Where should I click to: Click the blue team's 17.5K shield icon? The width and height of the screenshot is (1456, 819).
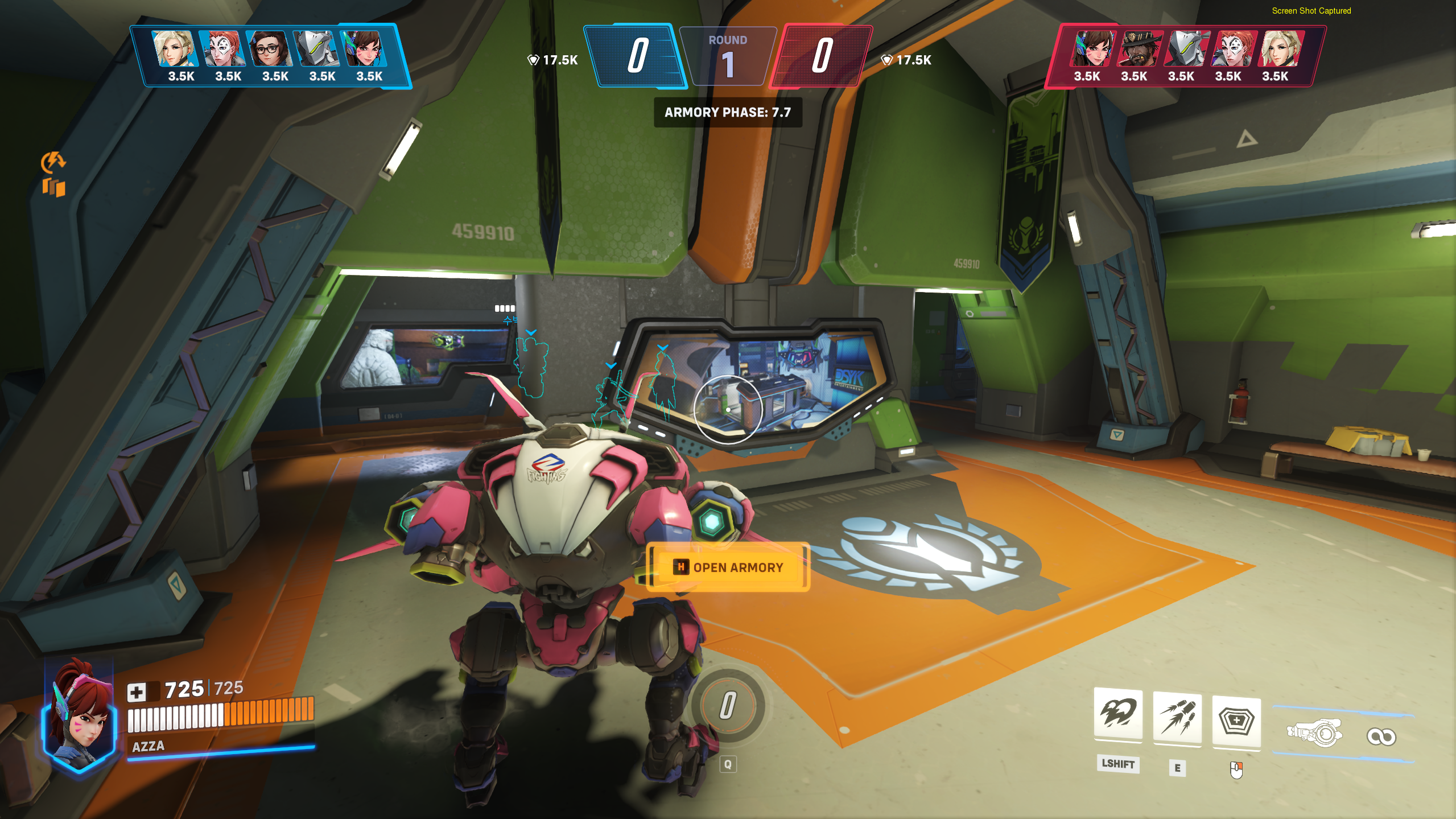[533, 59]
